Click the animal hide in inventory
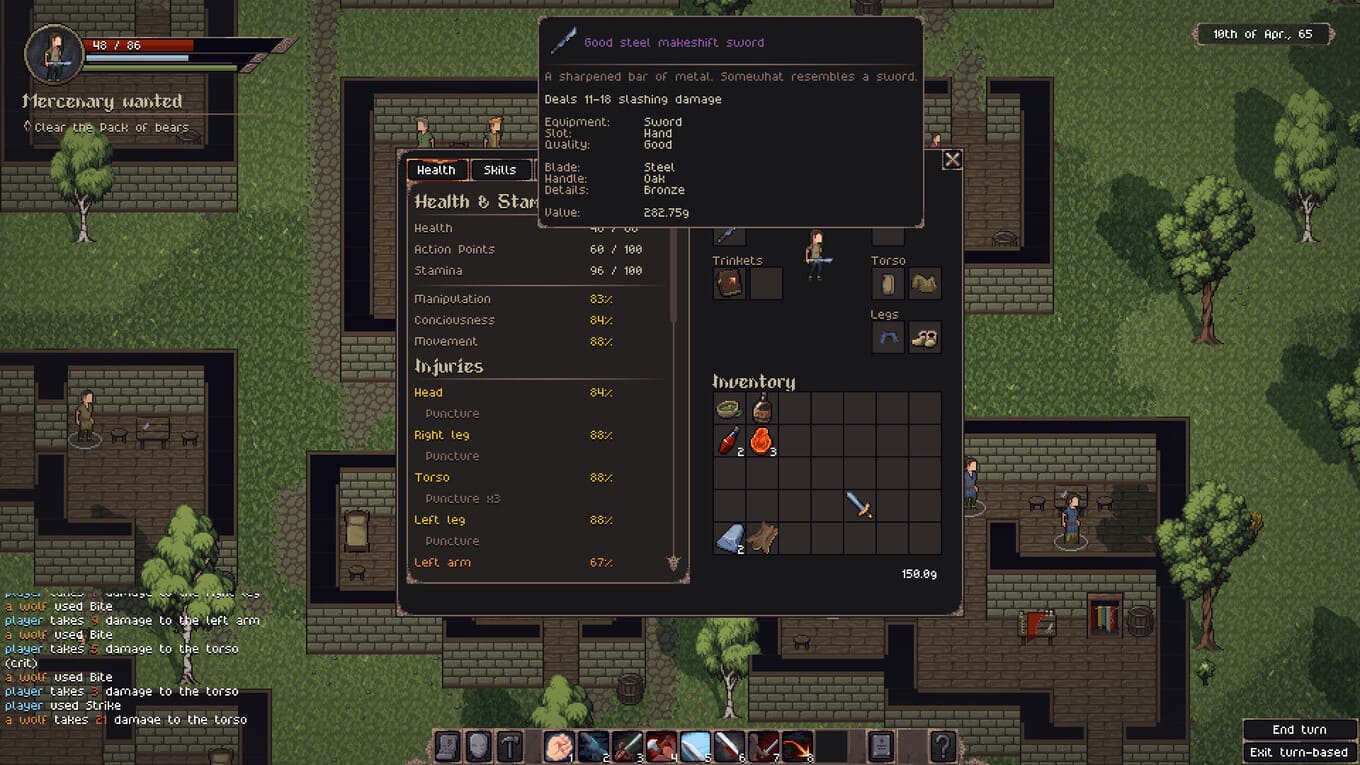Screen dimensions: 1360x765 [762, 538]
